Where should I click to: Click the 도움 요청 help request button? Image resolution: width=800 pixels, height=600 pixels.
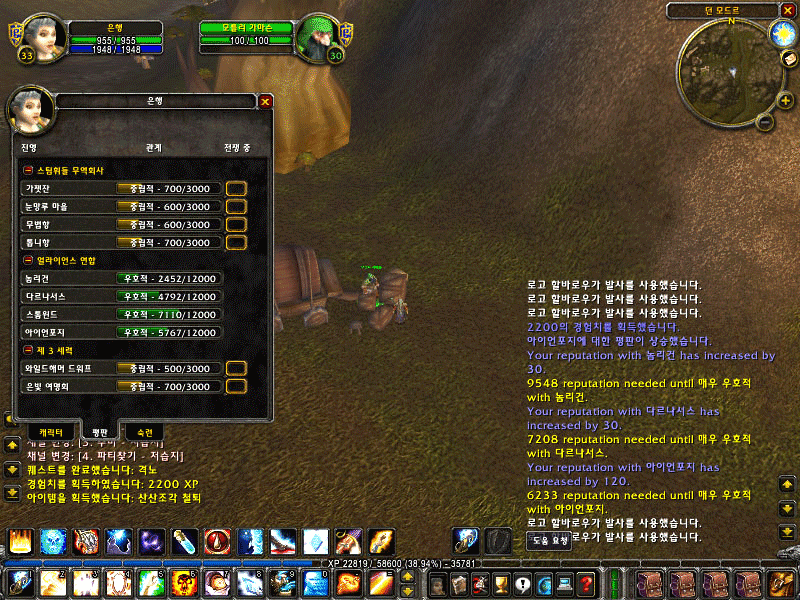pos(548,540)
